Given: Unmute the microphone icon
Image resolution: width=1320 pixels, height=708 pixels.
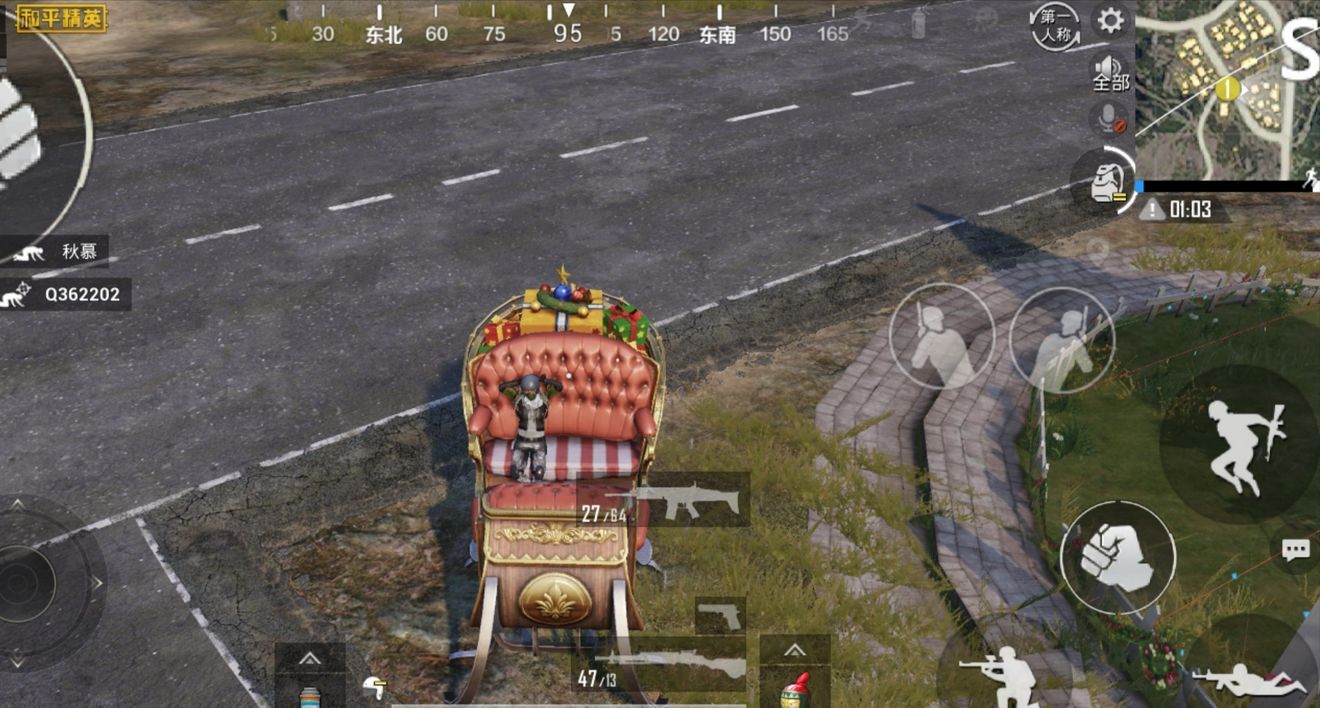Looking at the screenshot, I should [x=1109, y=120].
